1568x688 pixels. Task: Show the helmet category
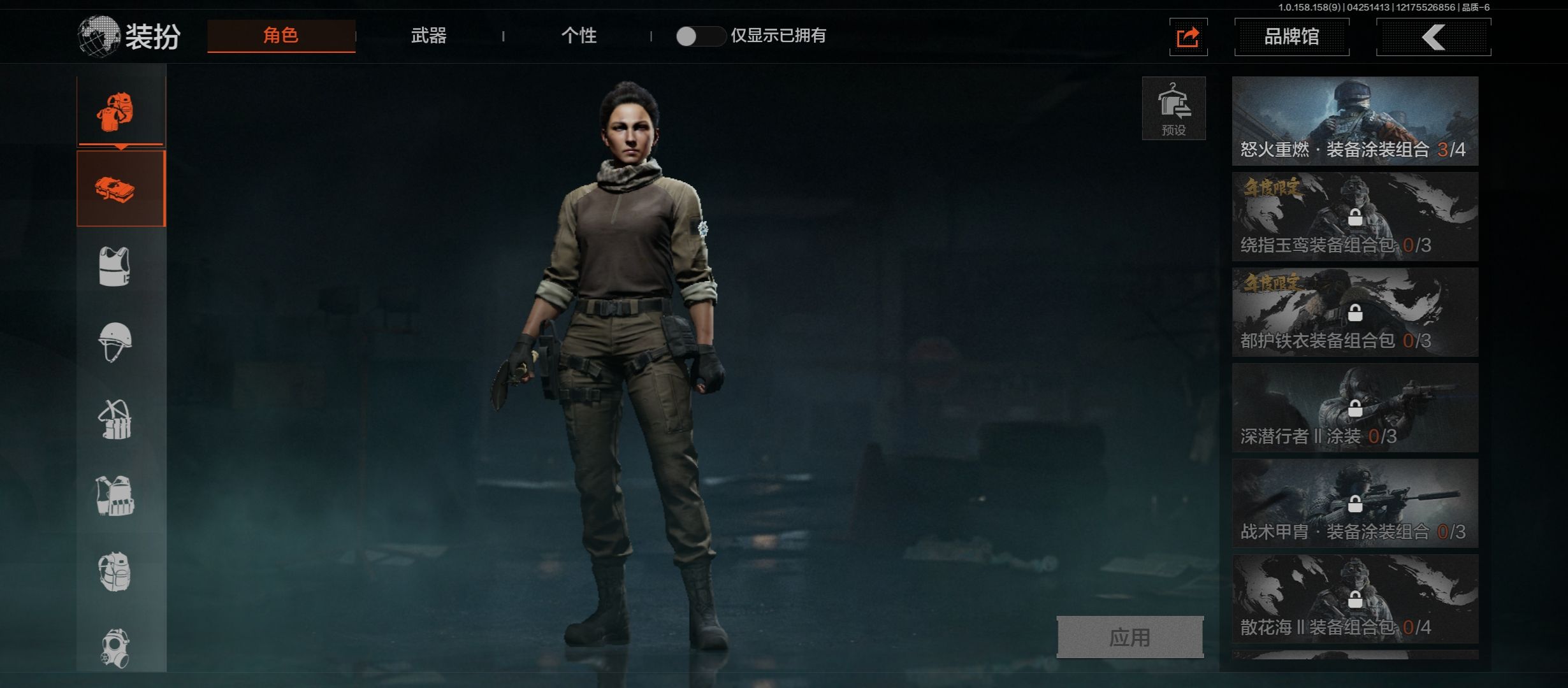[115, 342]
